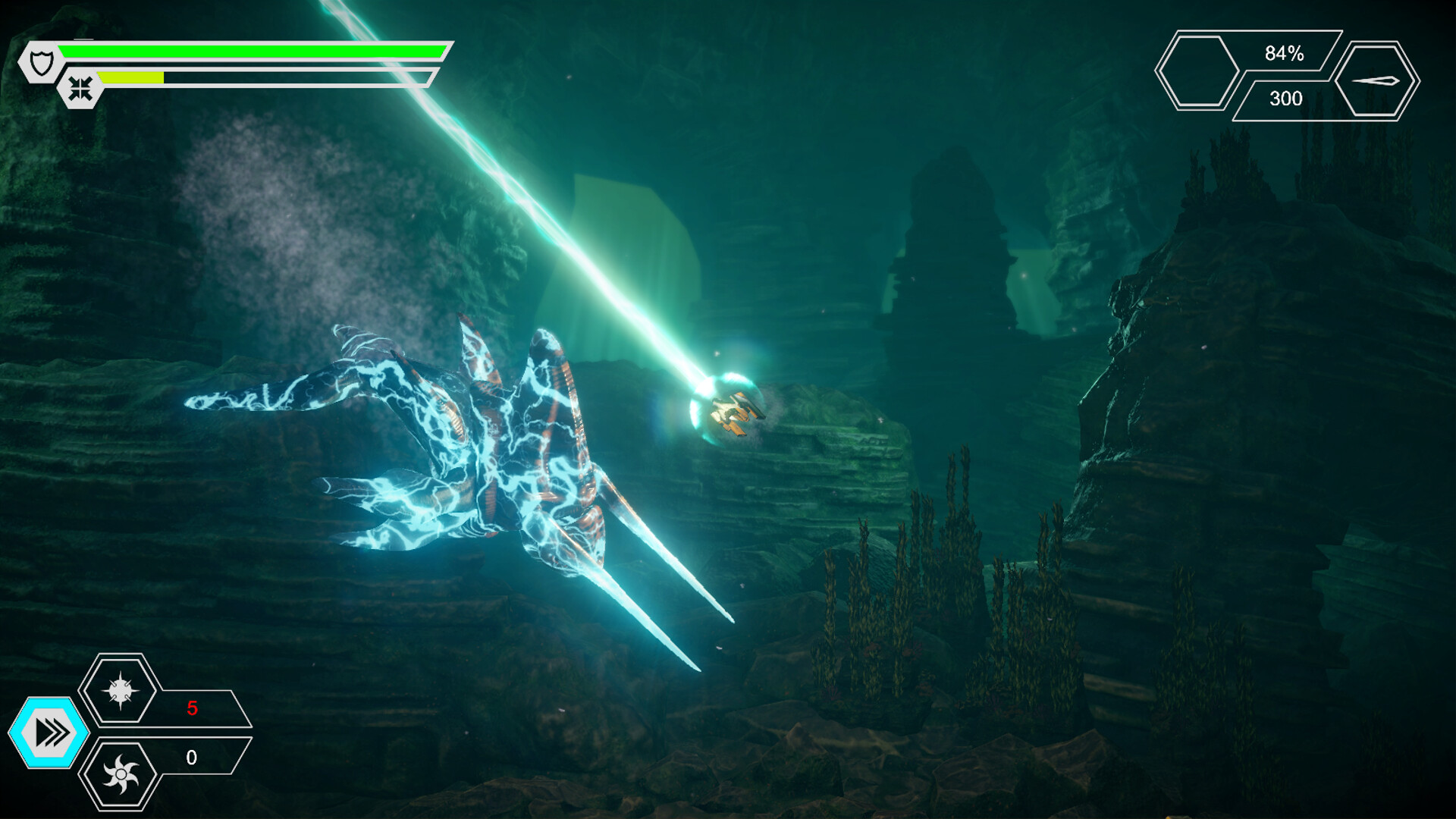This screenshot has width=1456, height=819.
Task: Click the green health bar
Action: pyautogui.click(x=250, y=50)
